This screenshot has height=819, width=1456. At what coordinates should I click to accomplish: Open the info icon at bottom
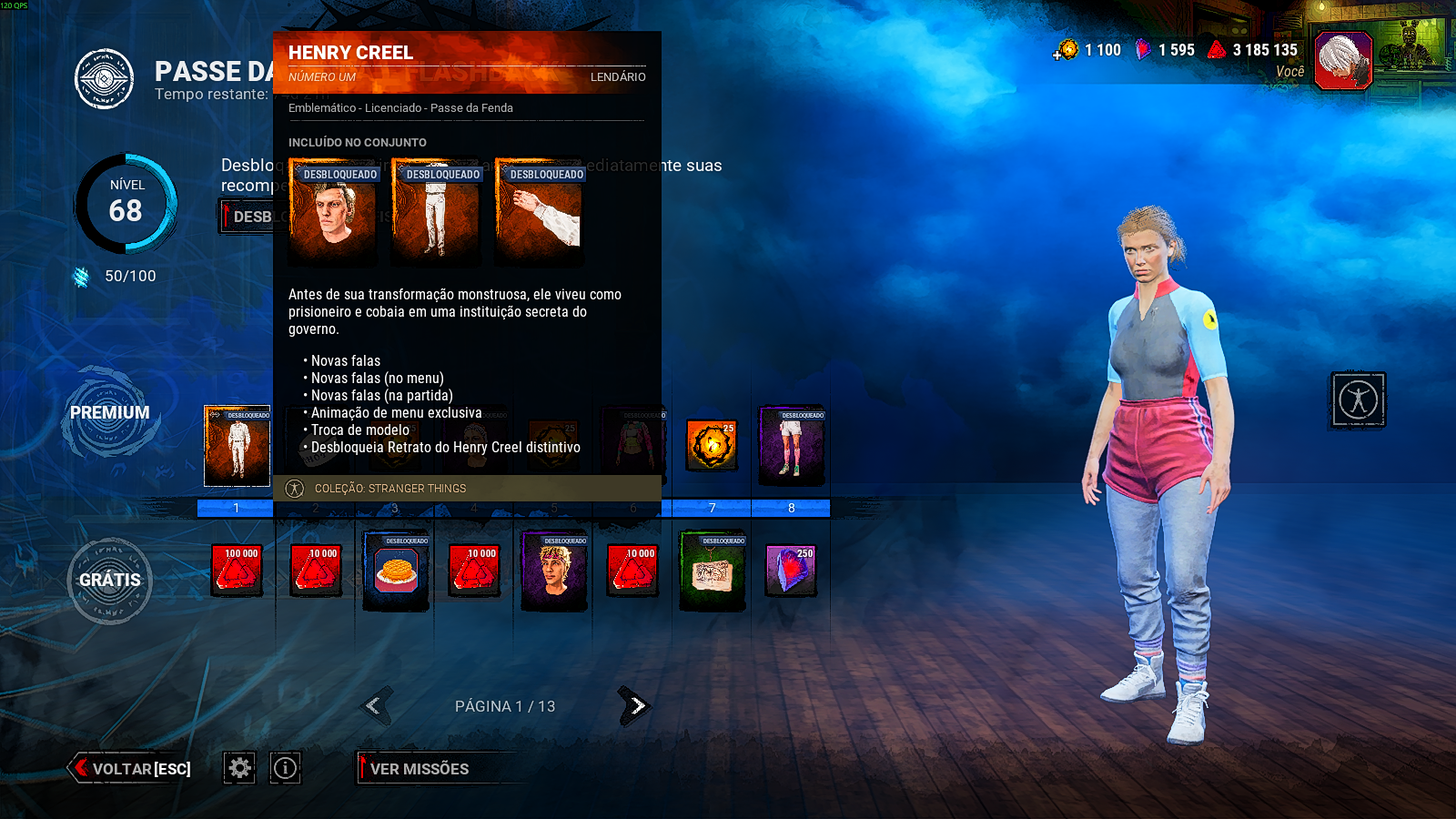pos(285,769)
